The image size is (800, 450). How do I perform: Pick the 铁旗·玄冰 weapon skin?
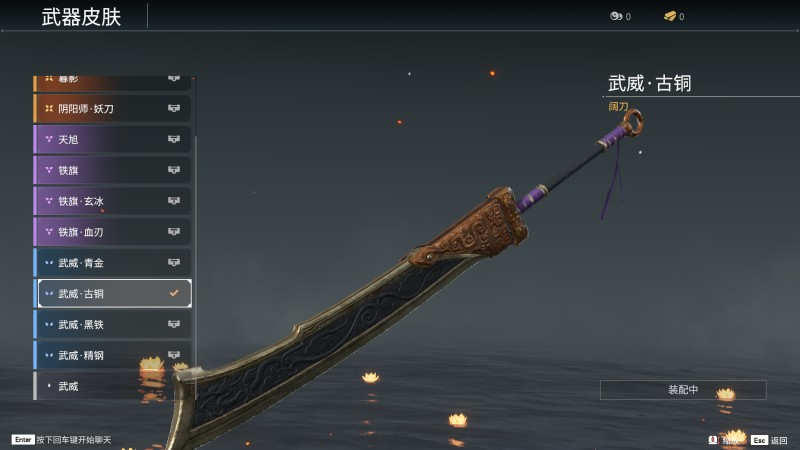coord(112,201)
